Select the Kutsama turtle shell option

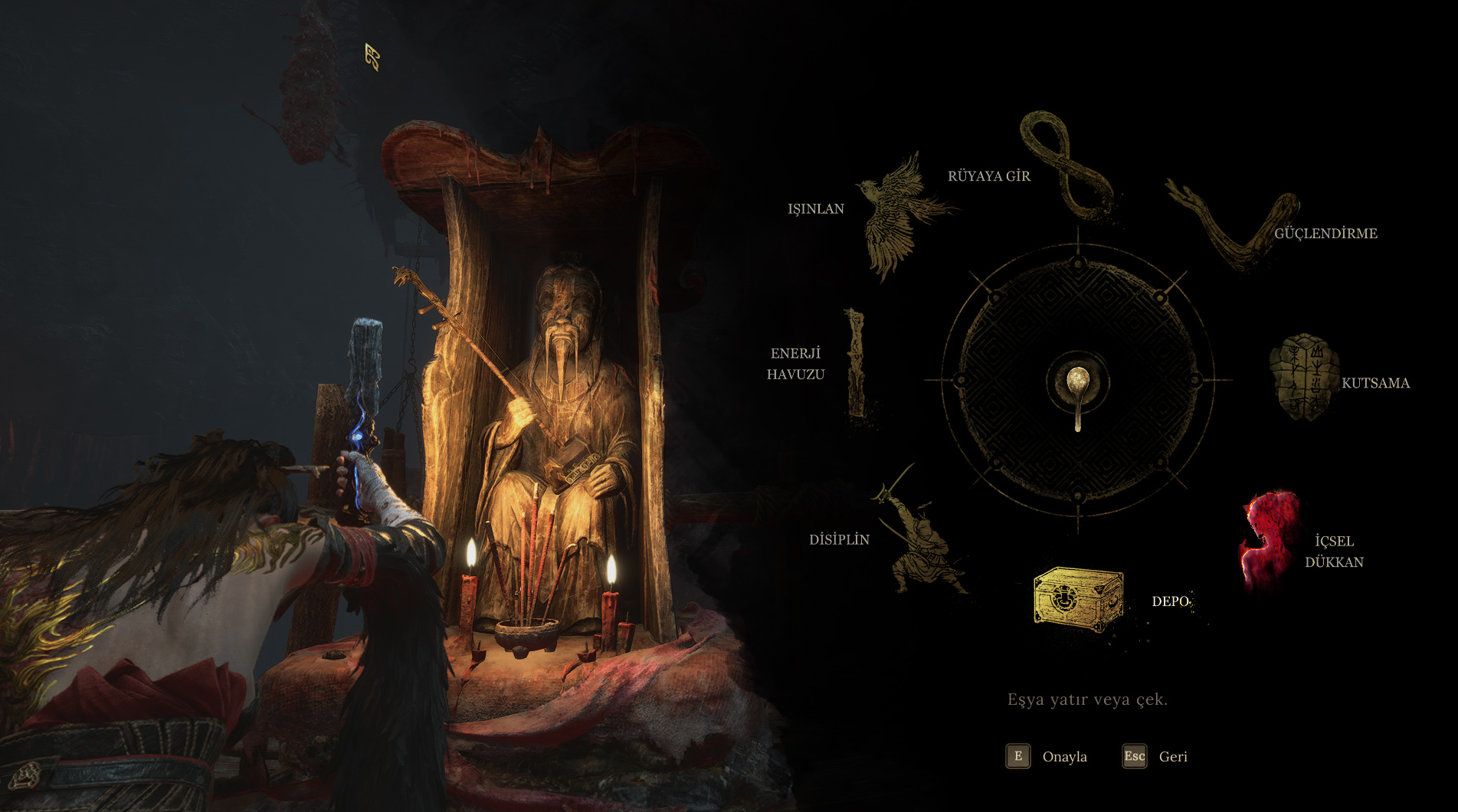pyautogui.click(x=1304, y=378)
